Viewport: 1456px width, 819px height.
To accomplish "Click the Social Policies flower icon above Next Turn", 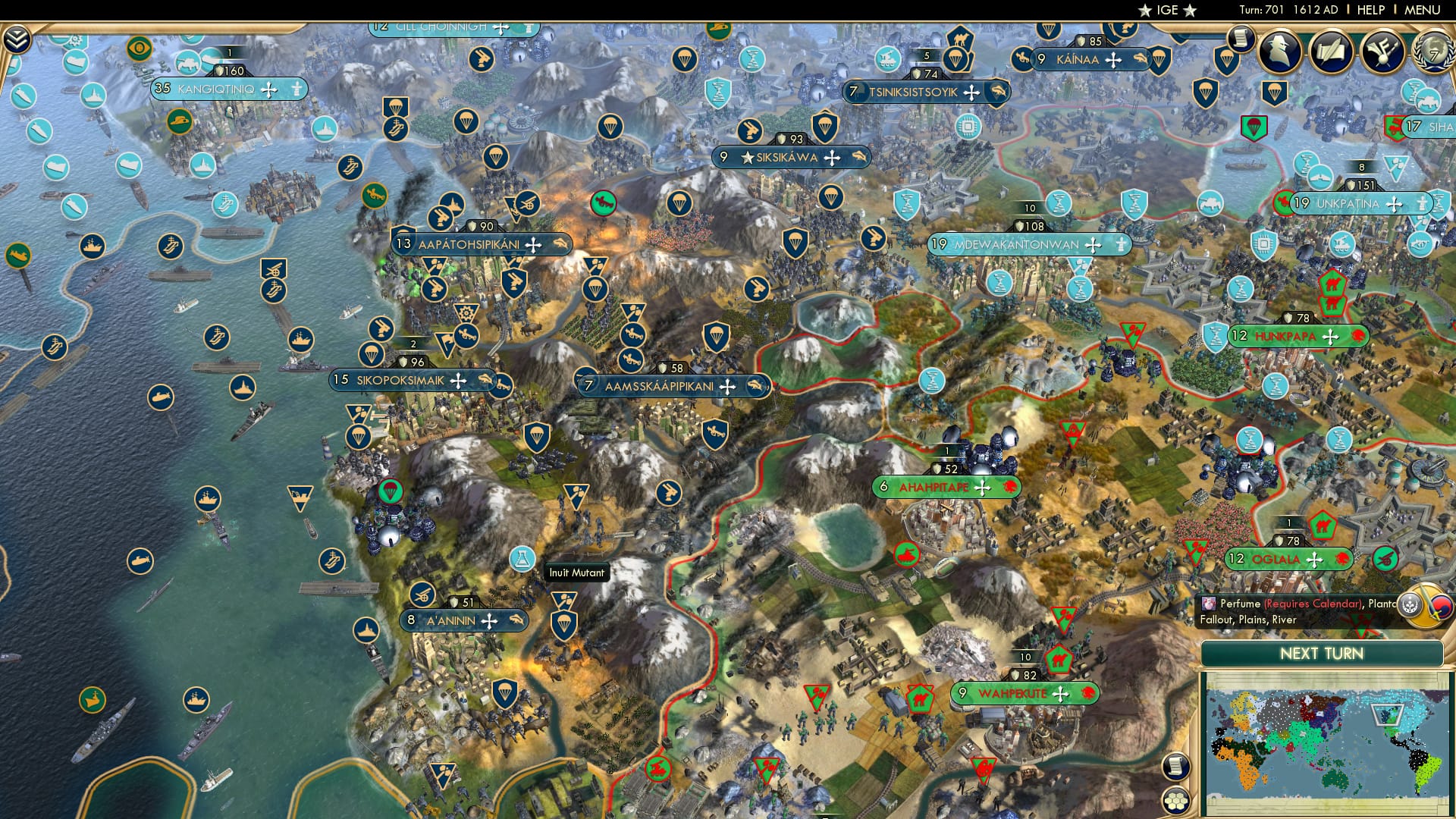I will pyautogui.click(x=1409, y=605).
